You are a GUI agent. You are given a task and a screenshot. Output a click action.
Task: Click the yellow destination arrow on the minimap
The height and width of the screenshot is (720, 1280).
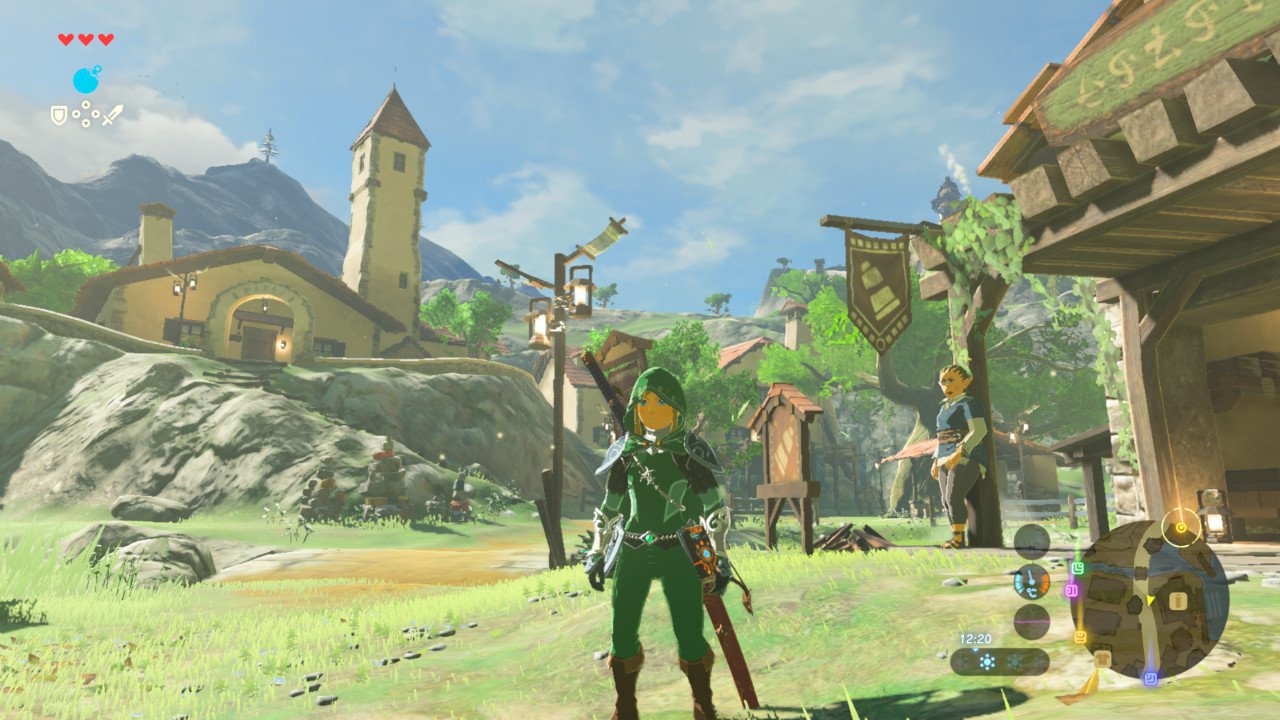tap(1150, 599)
